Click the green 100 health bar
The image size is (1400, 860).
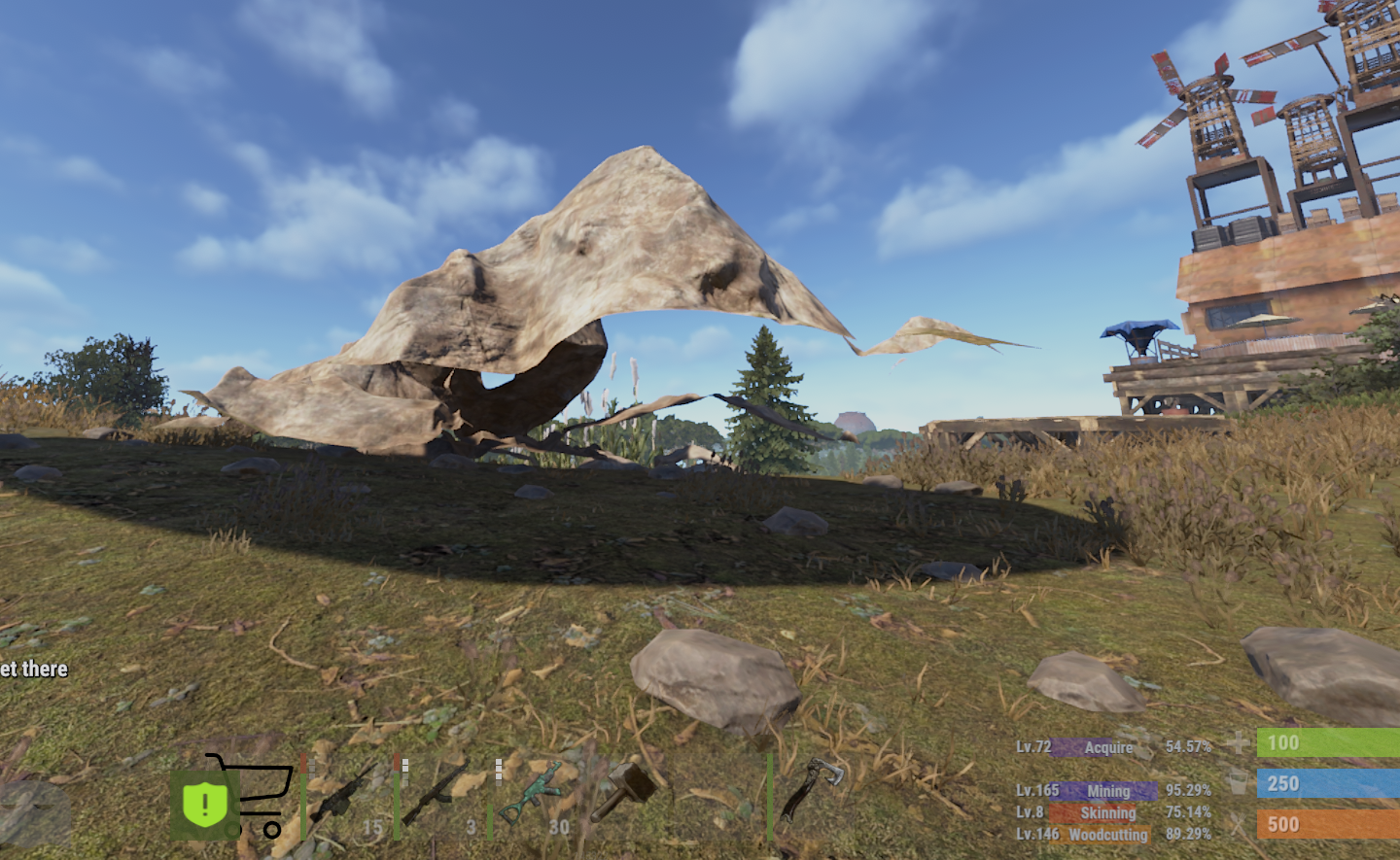pyautogui.click(x=1328, y=743)
